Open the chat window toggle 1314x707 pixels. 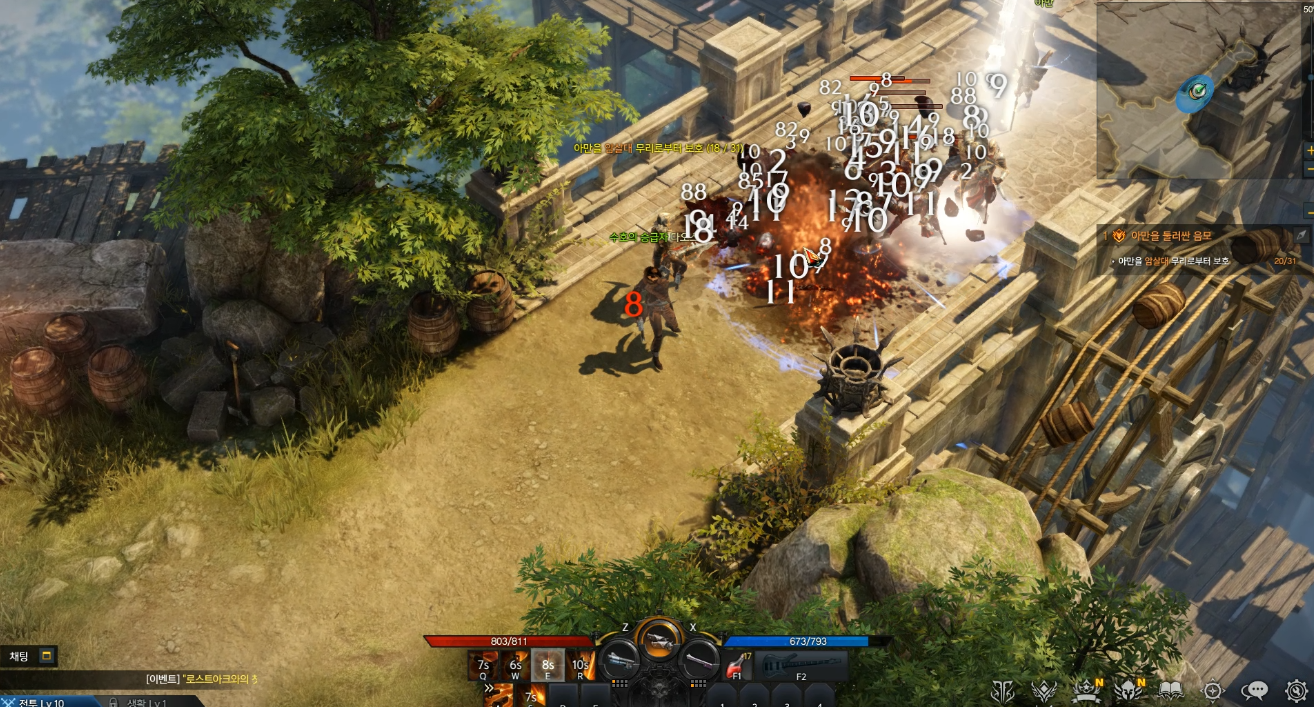(x=46, y=656)
